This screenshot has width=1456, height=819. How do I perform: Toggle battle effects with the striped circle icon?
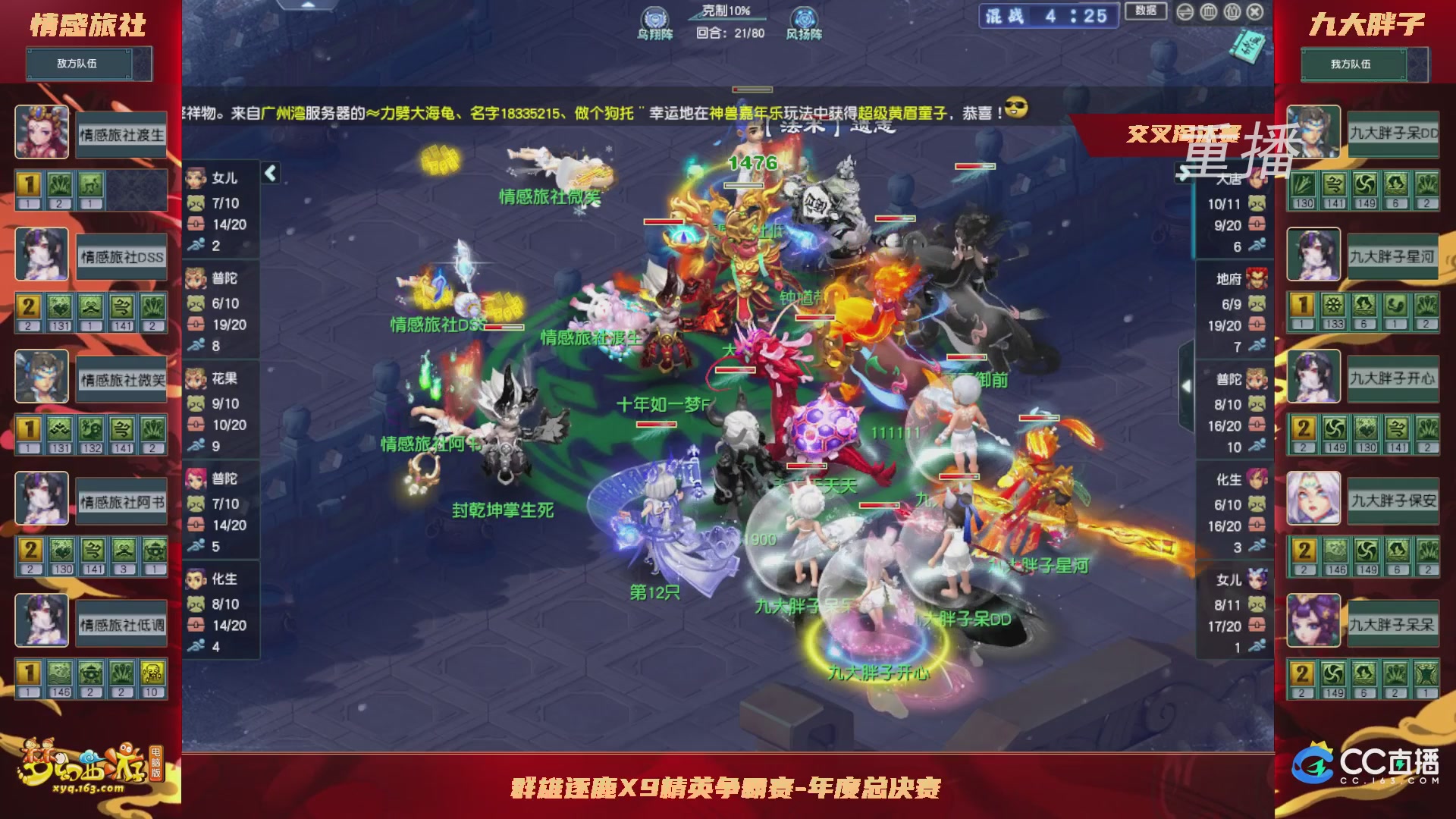click(1211, 13)
